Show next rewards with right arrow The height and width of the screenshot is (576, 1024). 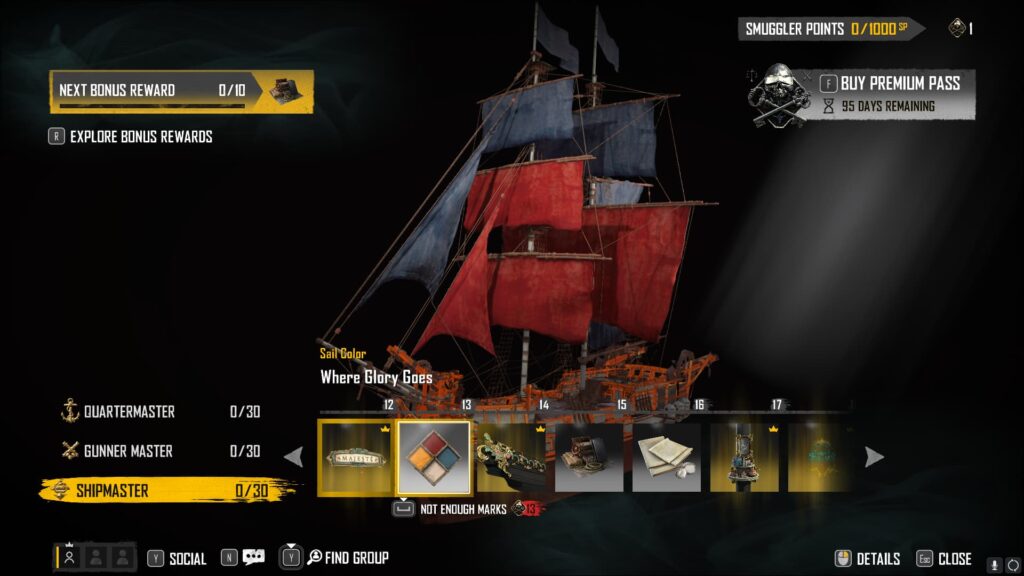click(874, 457)
